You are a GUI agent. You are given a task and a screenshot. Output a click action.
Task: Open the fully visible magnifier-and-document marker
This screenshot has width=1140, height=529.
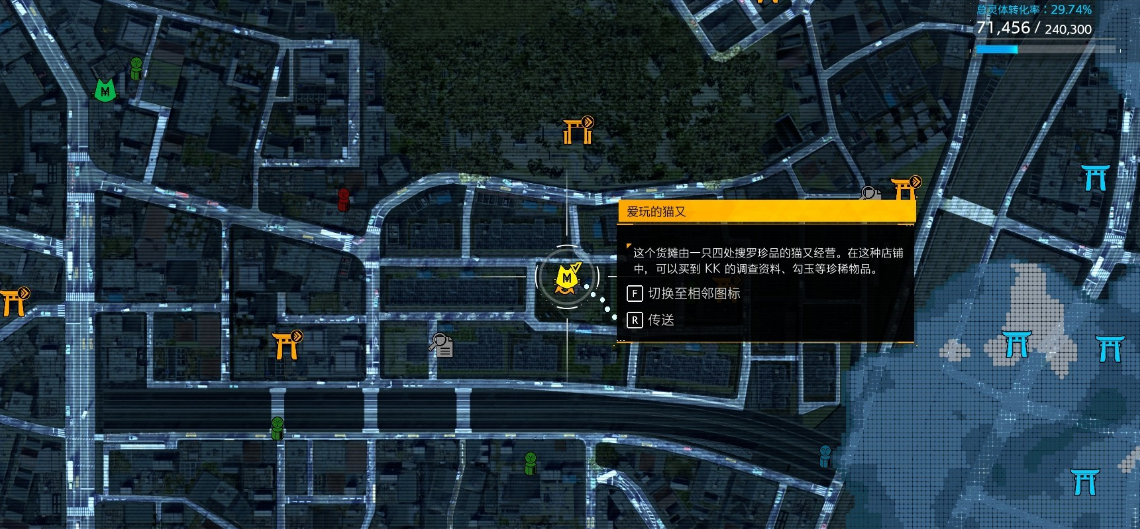click(440, 345)
